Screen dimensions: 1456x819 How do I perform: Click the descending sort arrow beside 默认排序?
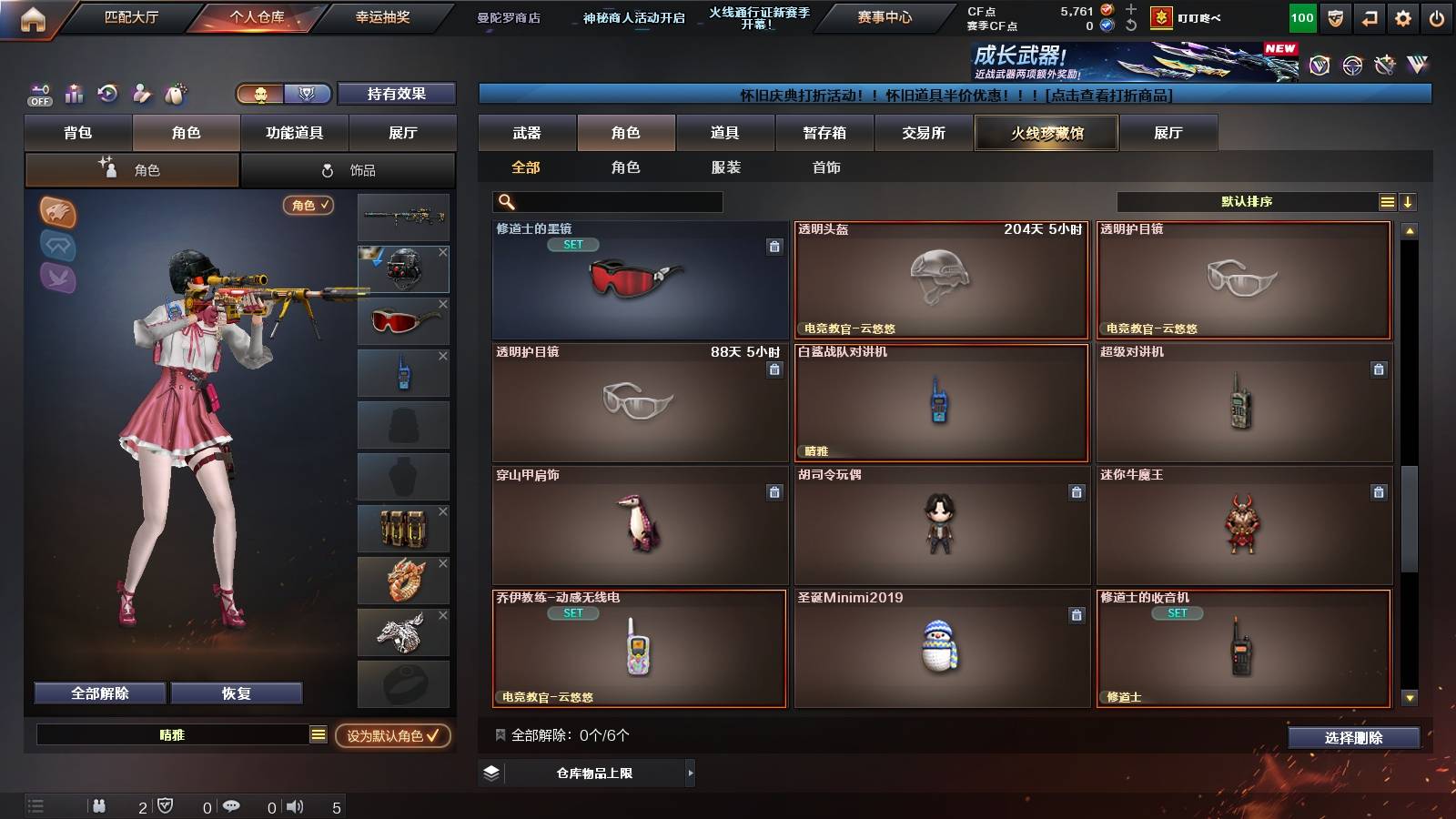tap(1410, 201)
